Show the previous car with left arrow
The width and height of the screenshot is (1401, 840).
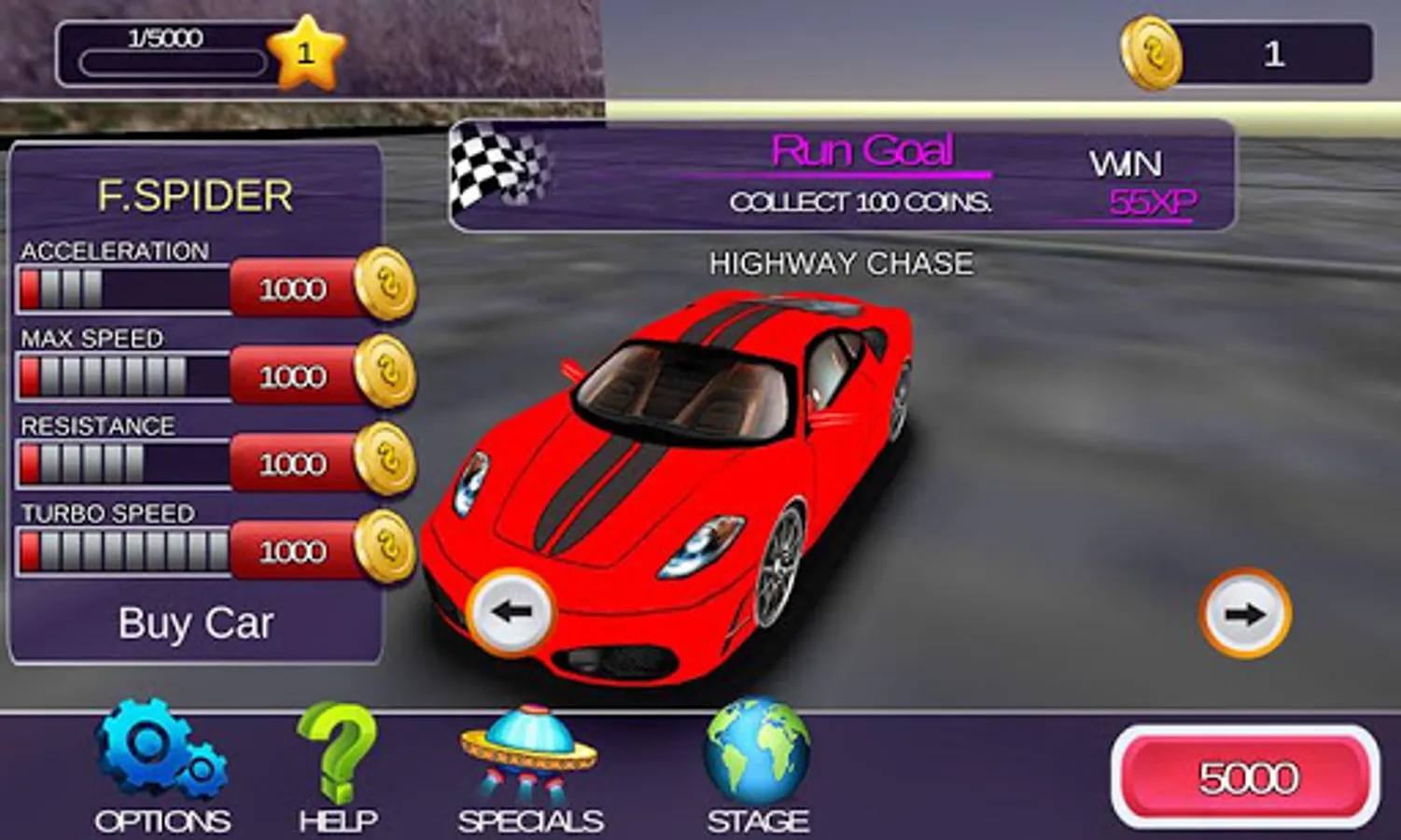pyautogui.click(x=511, y=612)
